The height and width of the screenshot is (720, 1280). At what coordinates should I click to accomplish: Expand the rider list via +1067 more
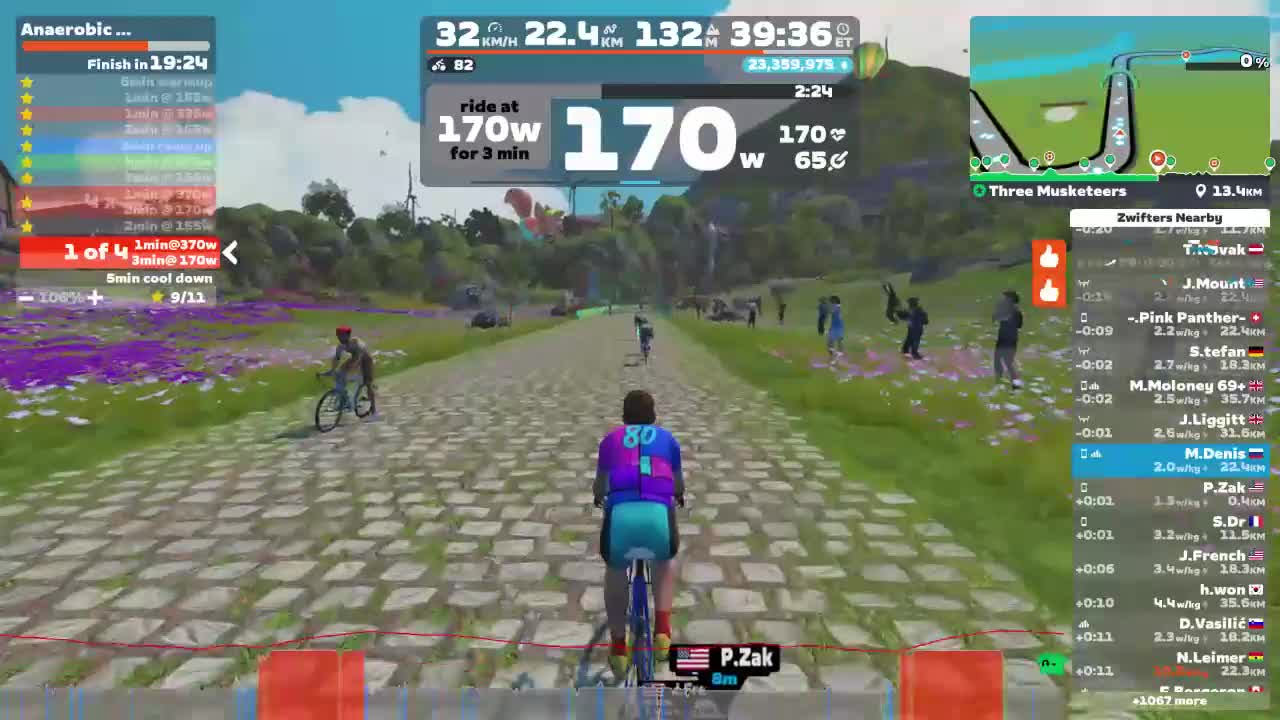pyautogui.click(x=1169, y=701)
